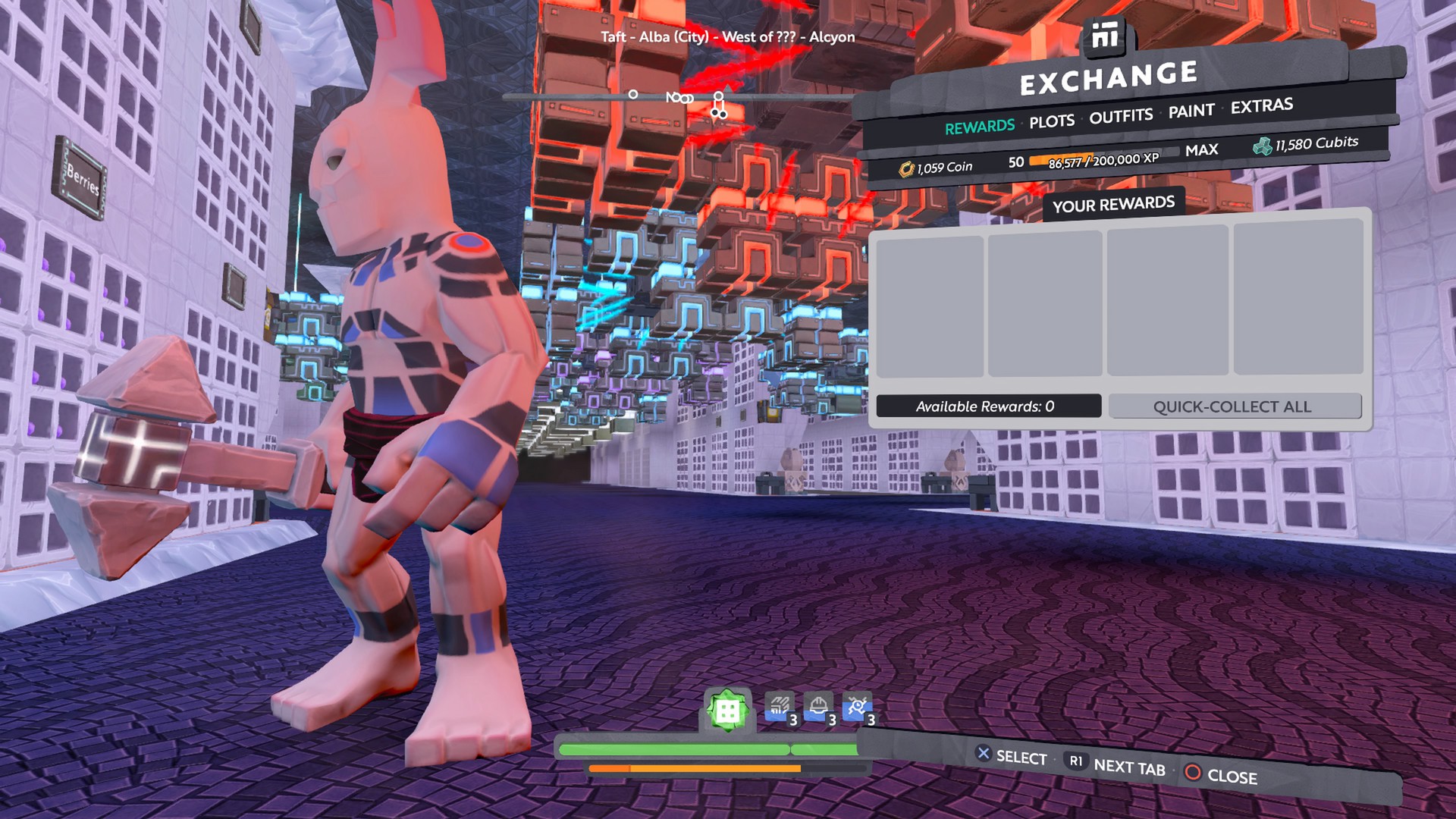The height and width of the screenshot is (819, 1456).
Task: Select the Outfits tab
Action: (1121, 116)
